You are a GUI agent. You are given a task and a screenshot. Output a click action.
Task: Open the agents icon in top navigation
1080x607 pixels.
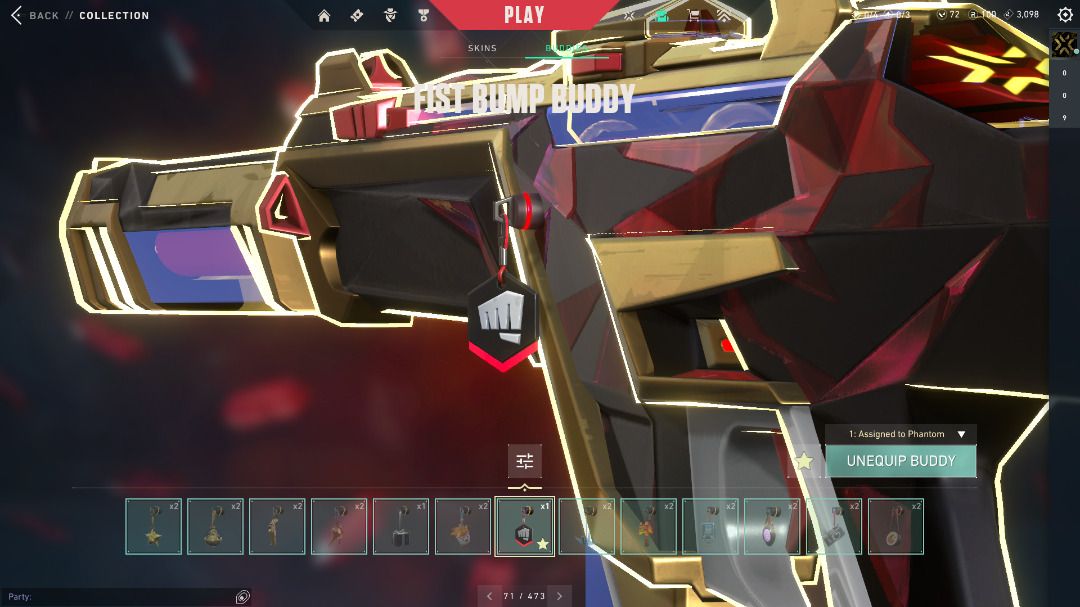point(390,16)
